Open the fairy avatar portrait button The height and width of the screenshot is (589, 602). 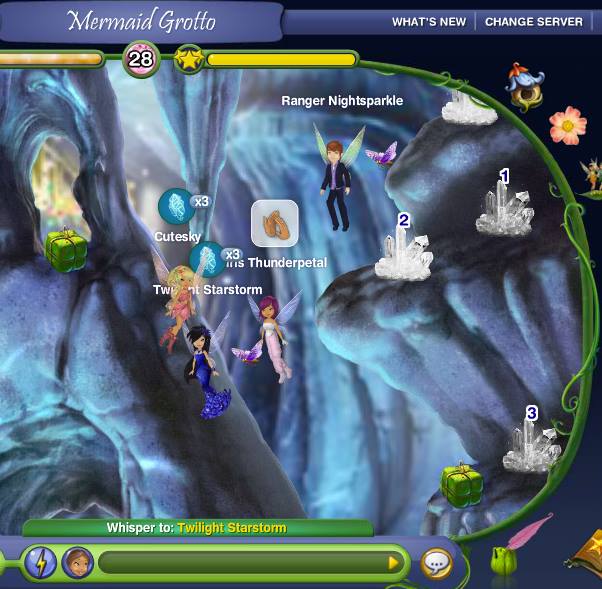coord(76,562)
